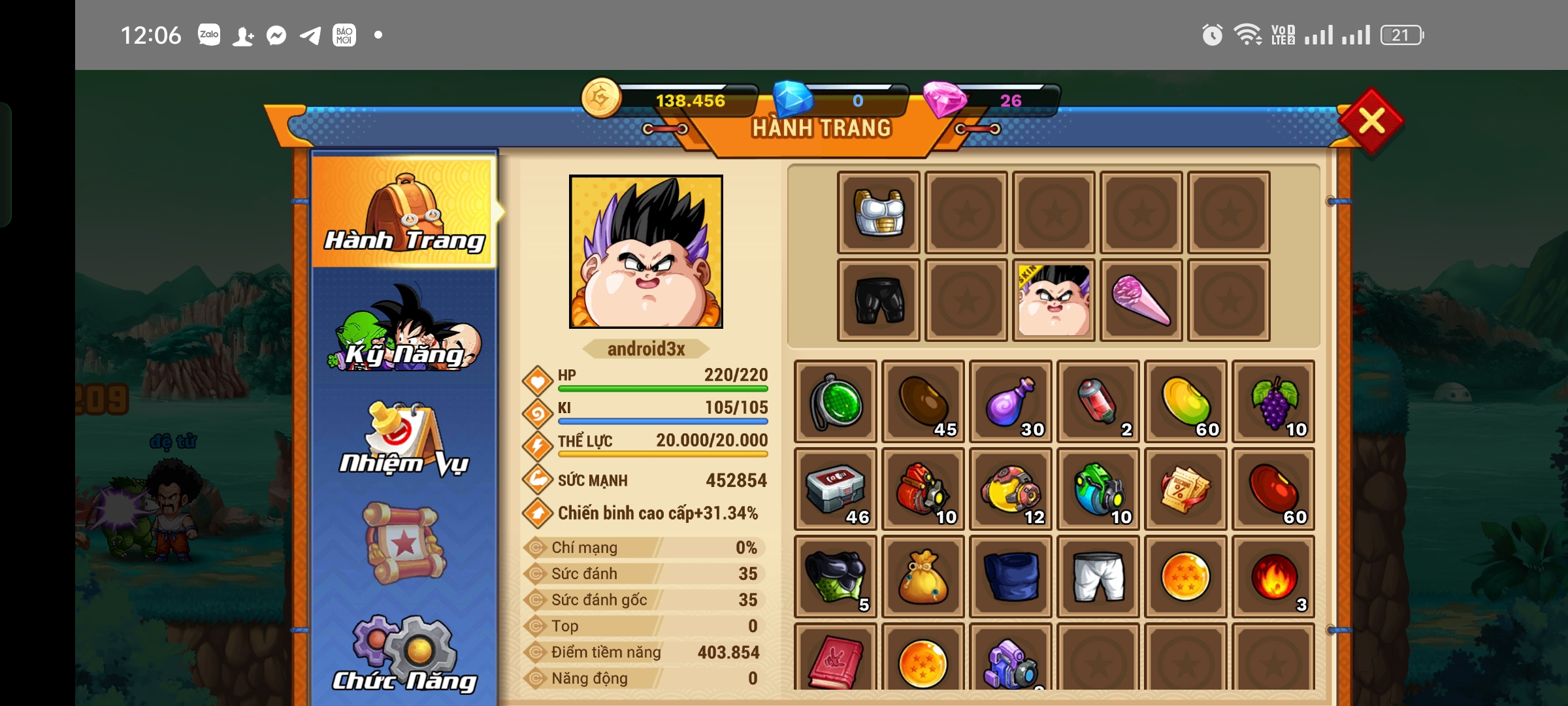Viewport: 1568px width, 706px height.
Task: Open the red star scroll tab
Action: point(404,544)
